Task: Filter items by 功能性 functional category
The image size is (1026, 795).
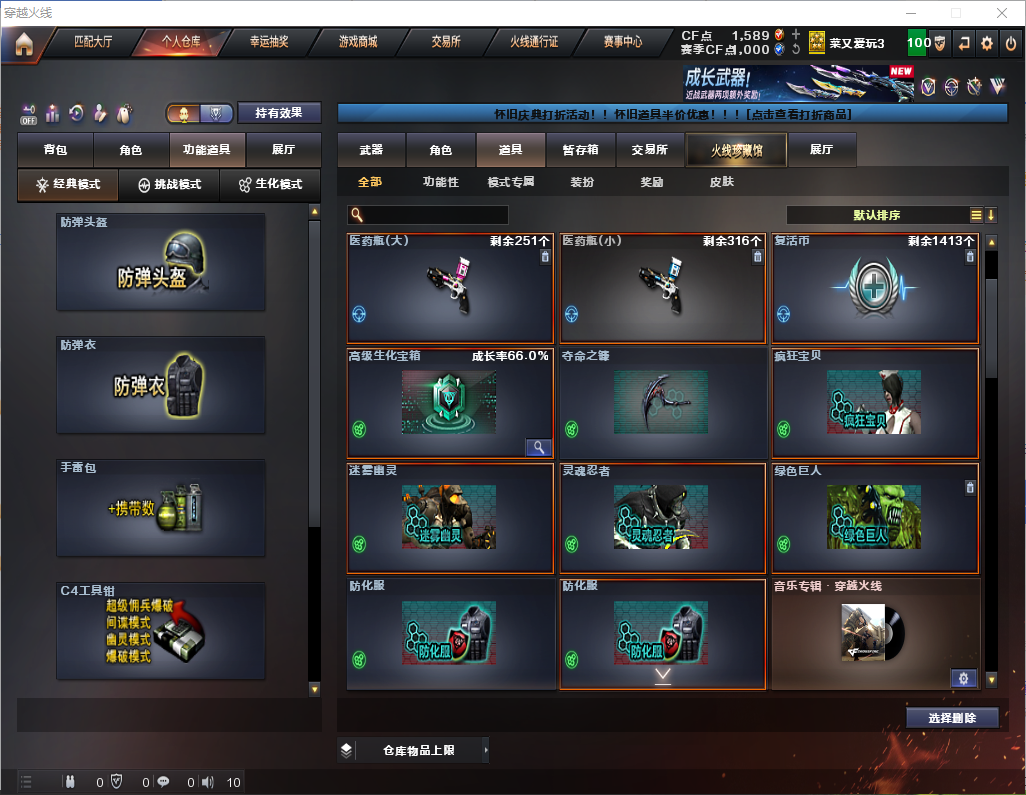Action: 440,182
